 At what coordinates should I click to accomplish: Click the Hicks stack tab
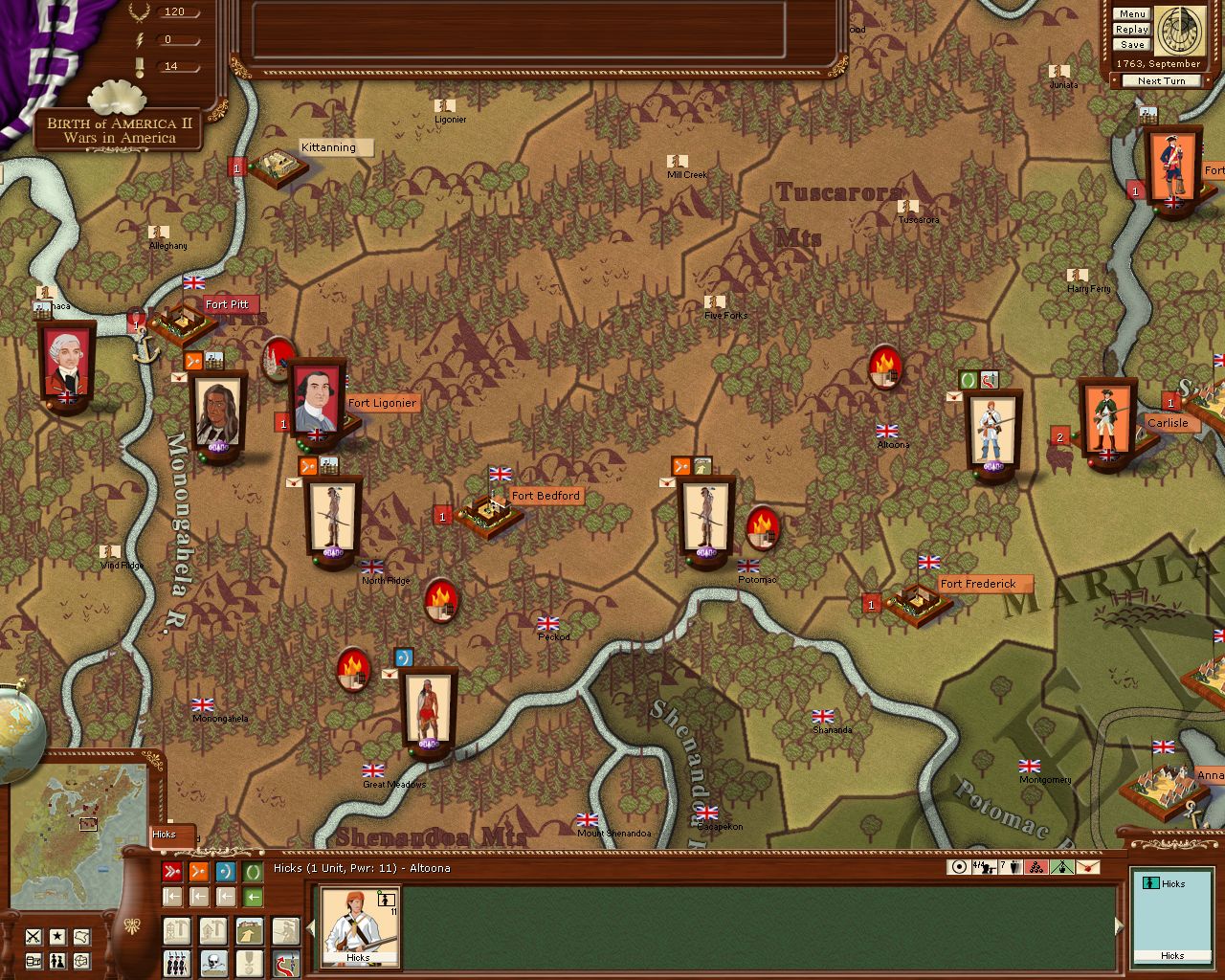(x=172, y=835)
